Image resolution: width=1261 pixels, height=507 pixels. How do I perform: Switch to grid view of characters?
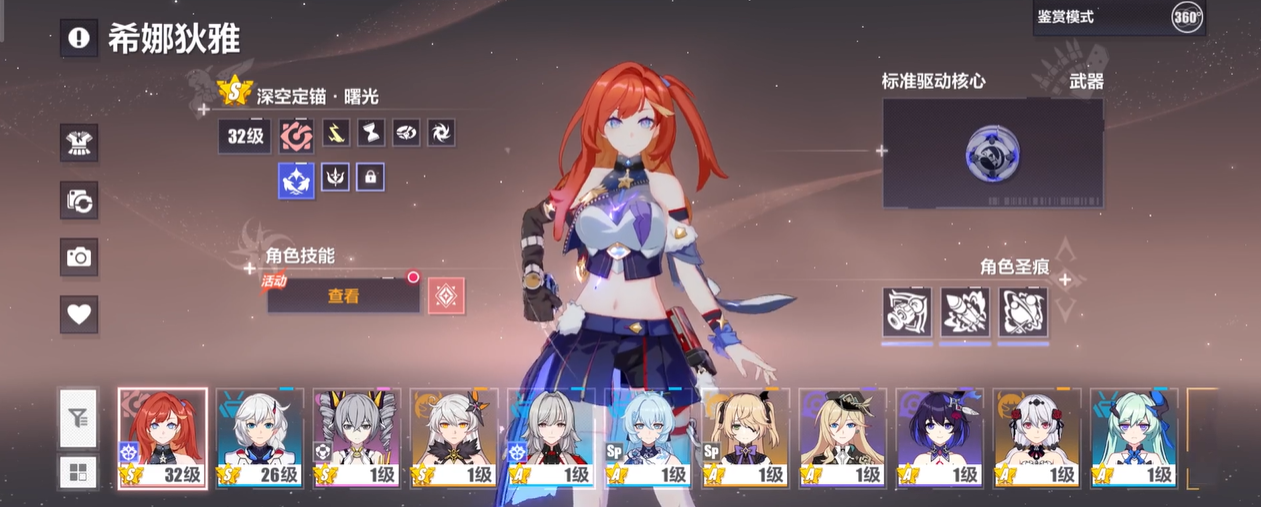[78, 472]
